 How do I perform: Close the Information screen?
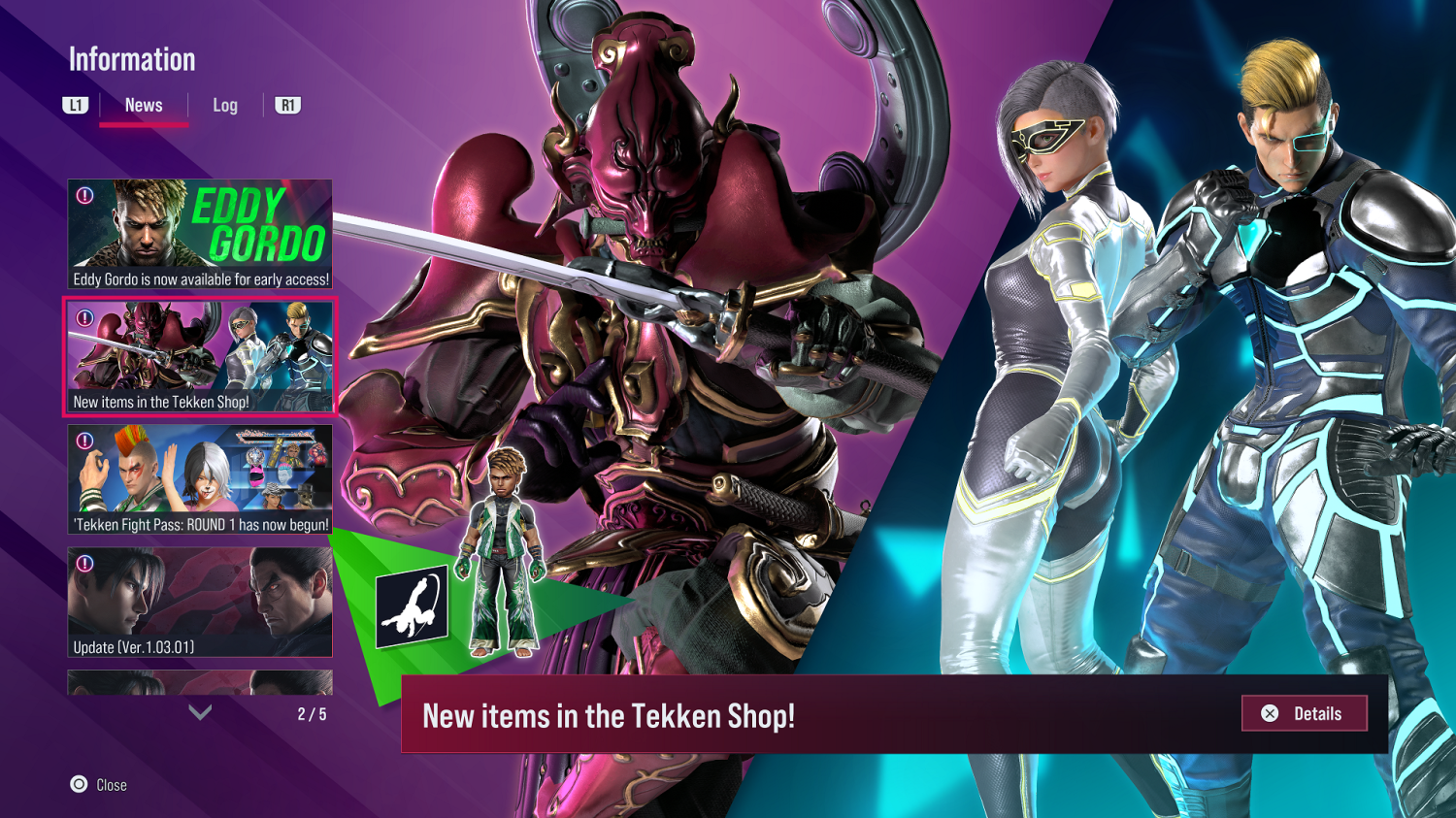[x=98, y=784]
